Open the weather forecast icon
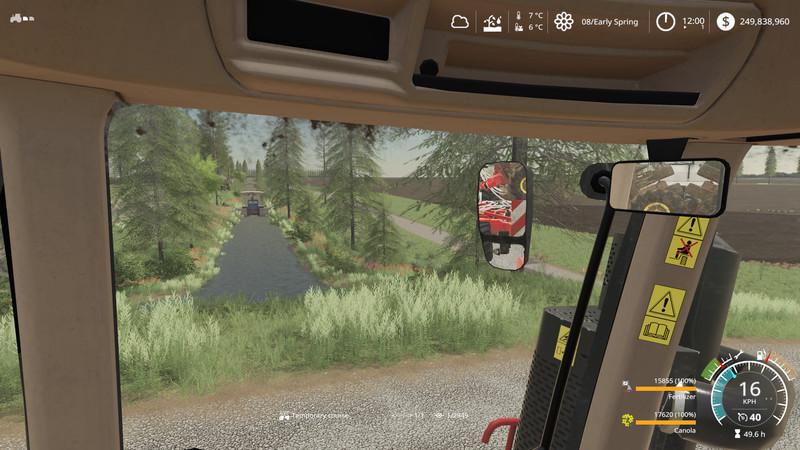Image resolution: width=800 pixels, height=450 pixels. coord(493,21)
